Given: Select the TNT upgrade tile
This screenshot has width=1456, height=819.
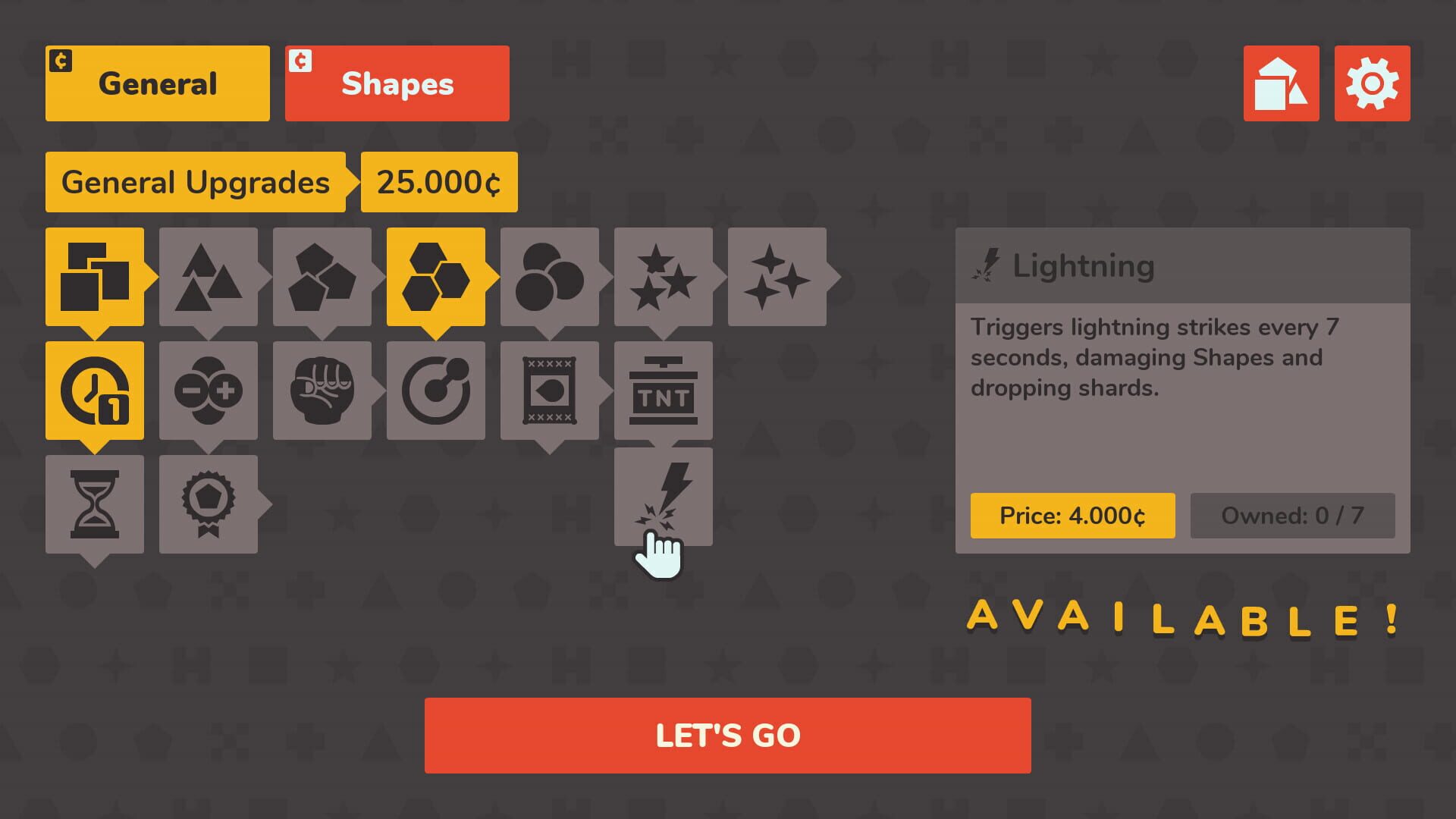Looking at the screenshot, I should [664, 391].
